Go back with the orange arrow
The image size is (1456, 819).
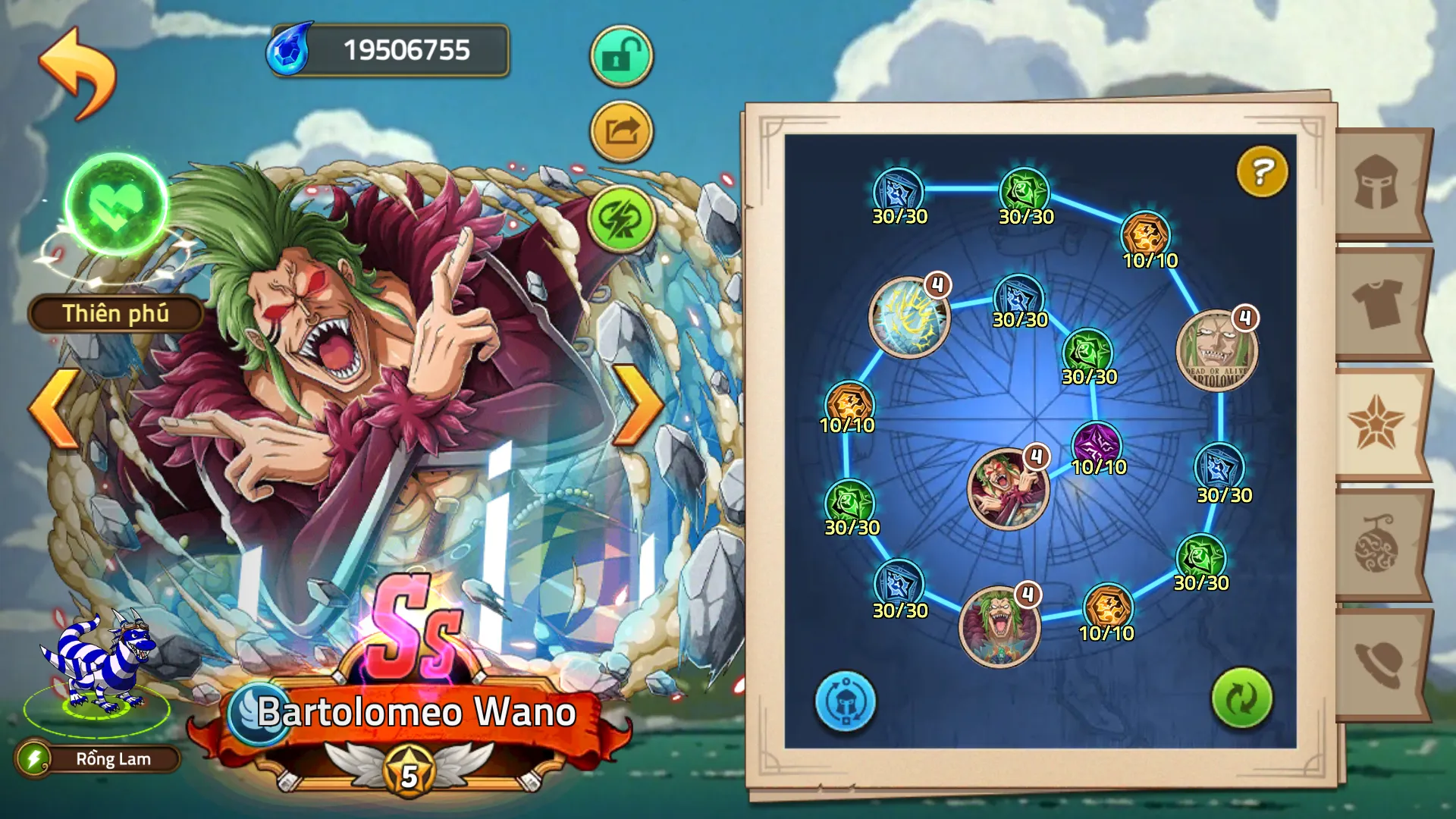coord(77,73)
